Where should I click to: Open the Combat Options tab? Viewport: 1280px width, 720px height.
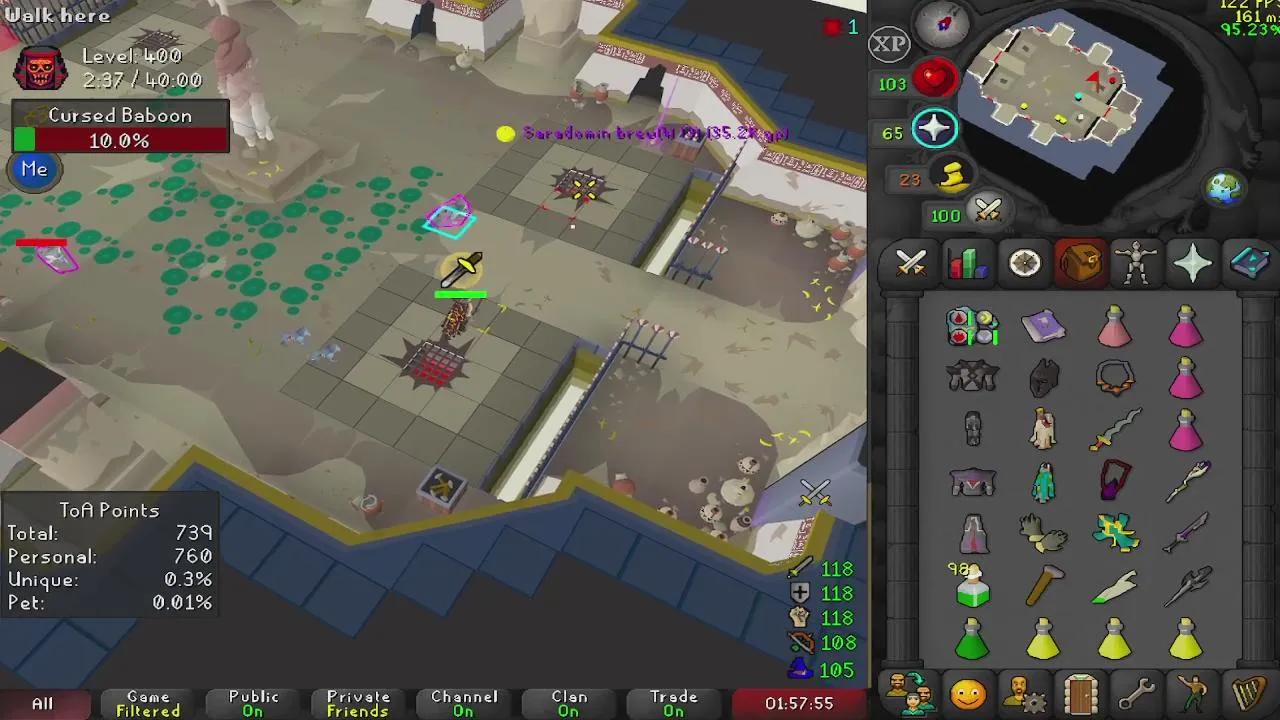coord(908,263)
